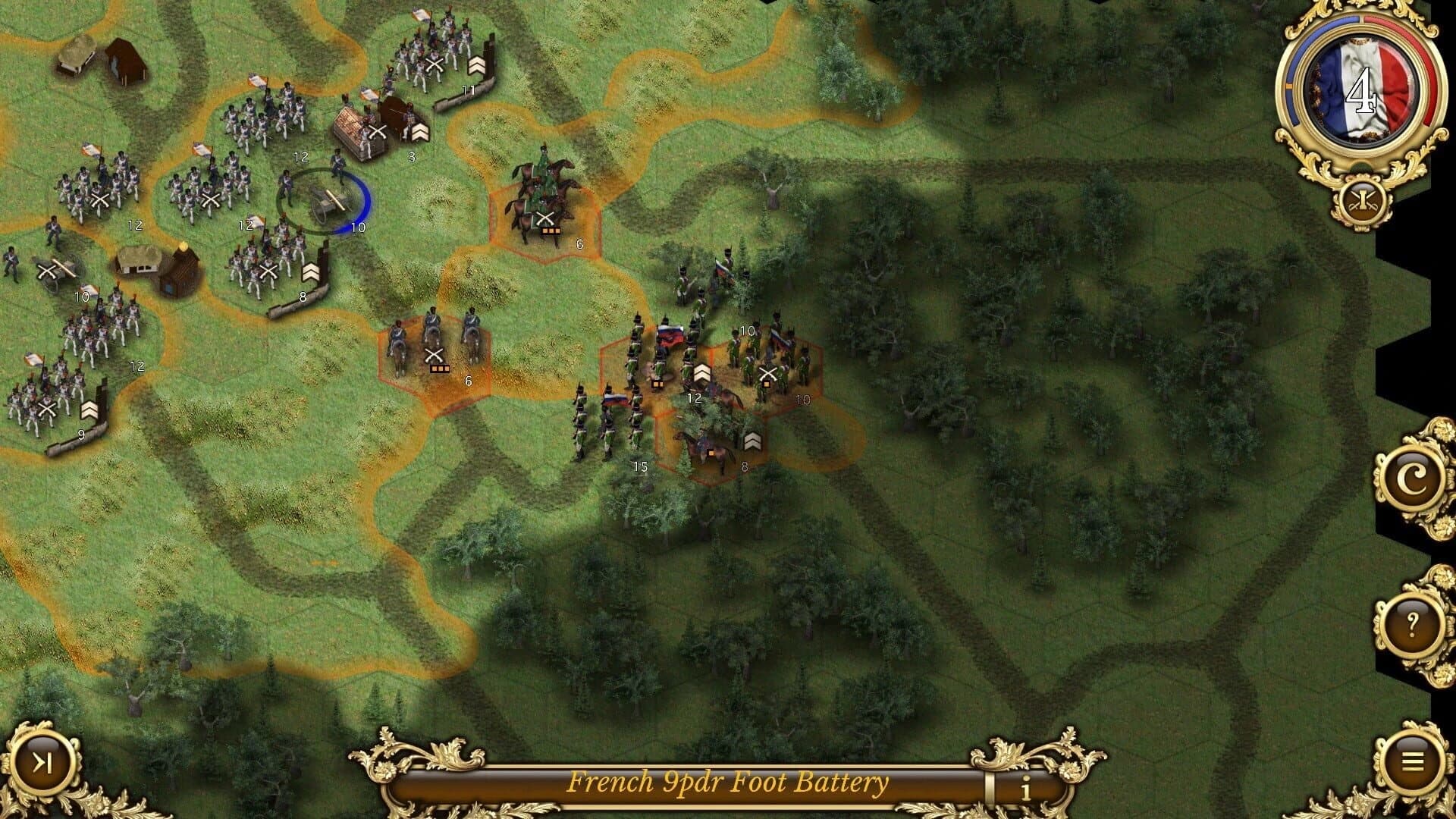
Task: Click the double chevron next to unit 12 in combat
Action: pos(702,375)
